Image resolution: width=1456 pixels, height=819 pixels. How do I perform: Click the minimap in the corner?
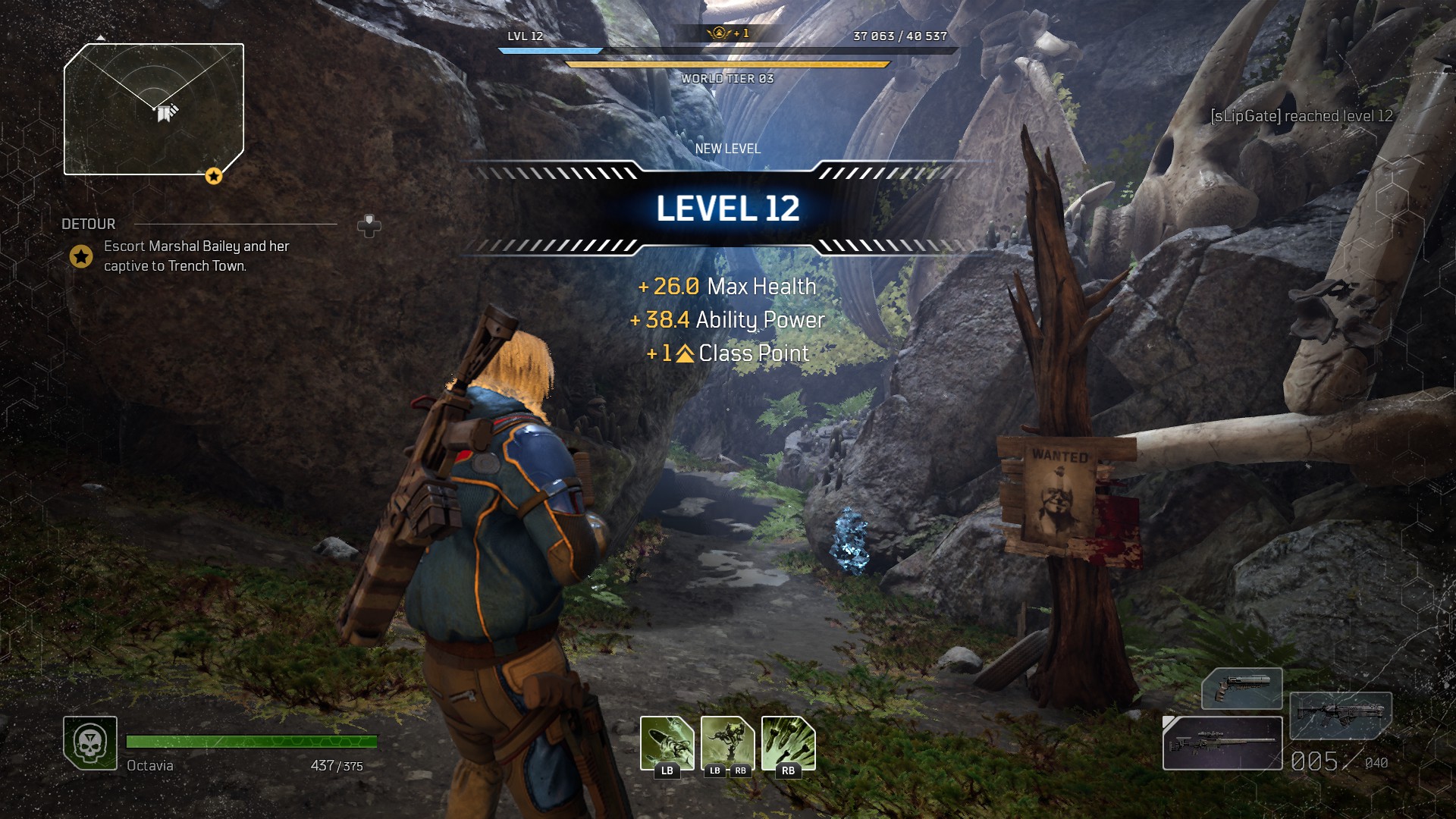click(154, 109)
